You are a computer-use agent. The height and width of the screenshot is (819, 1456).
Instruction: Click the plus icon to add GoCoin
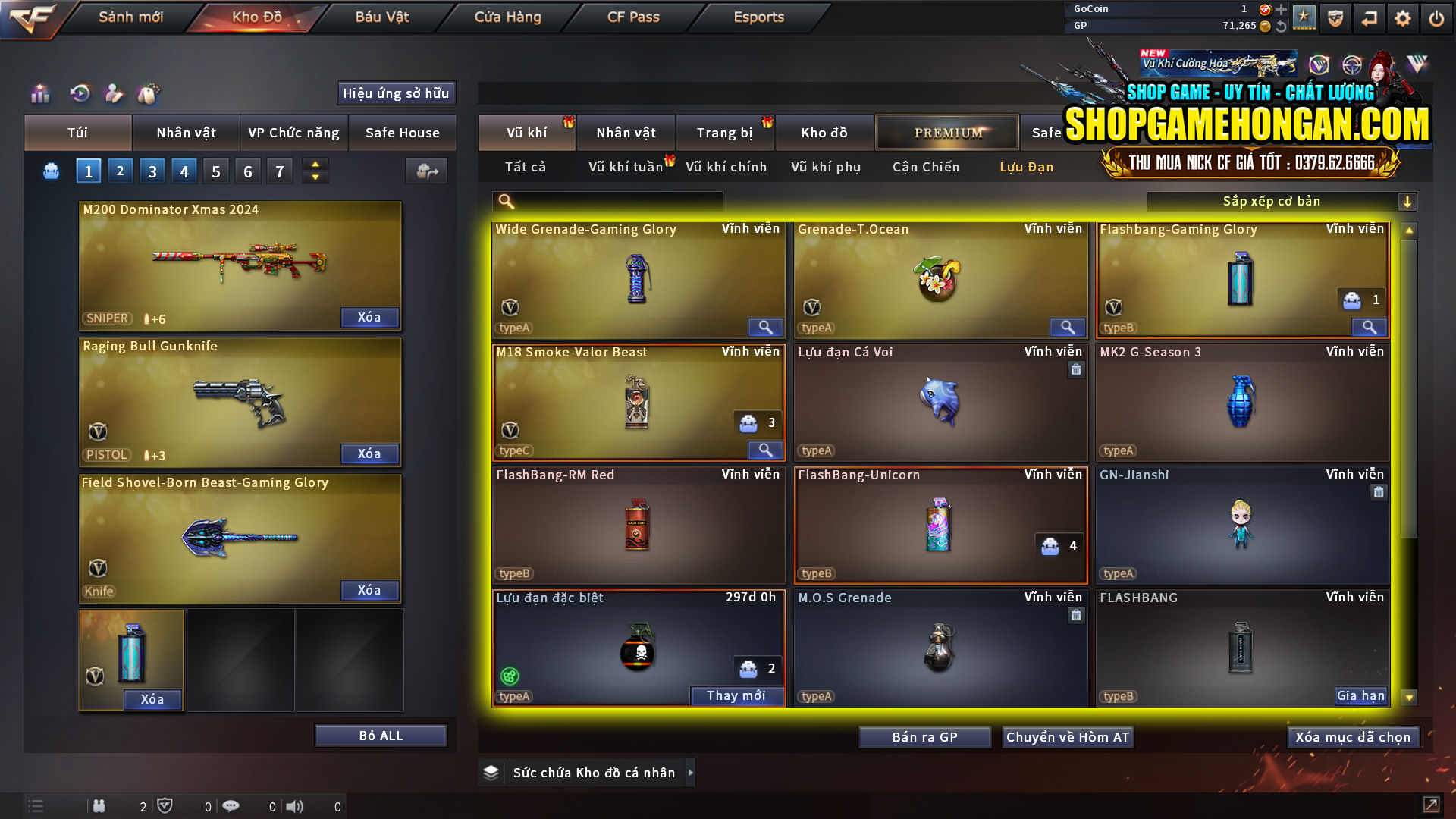click(x=1280, y=10)
